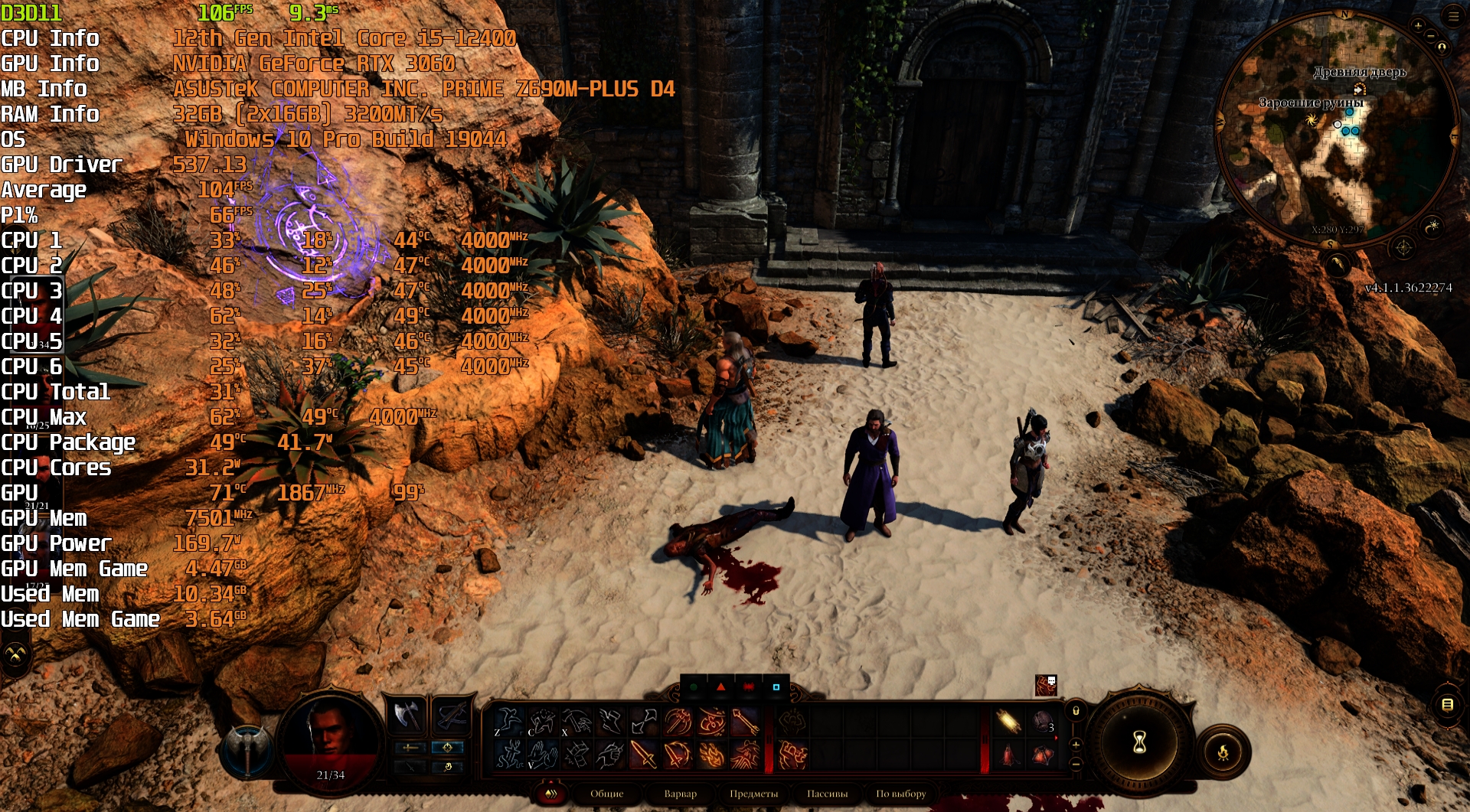Zoom in the minimap with plus button
Screen dimensions: 1470x812
coord(1418,26)
